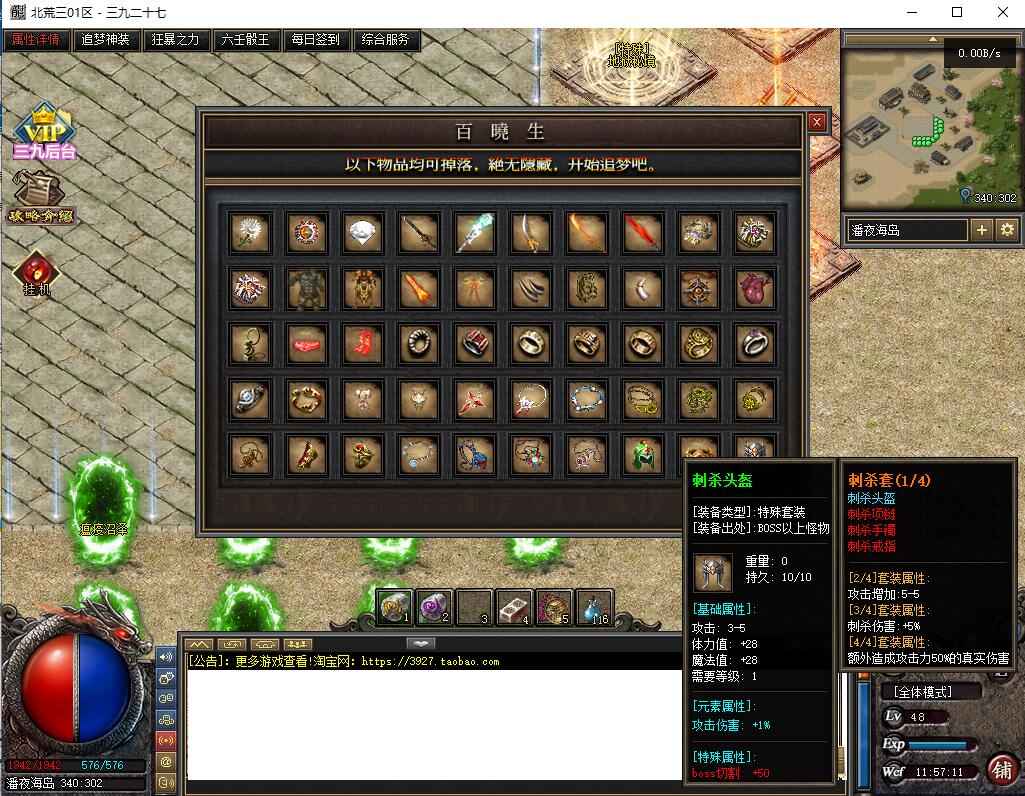Select the white flower item slot
Viewport: 1025px width, 796px height.
point(246,232)
